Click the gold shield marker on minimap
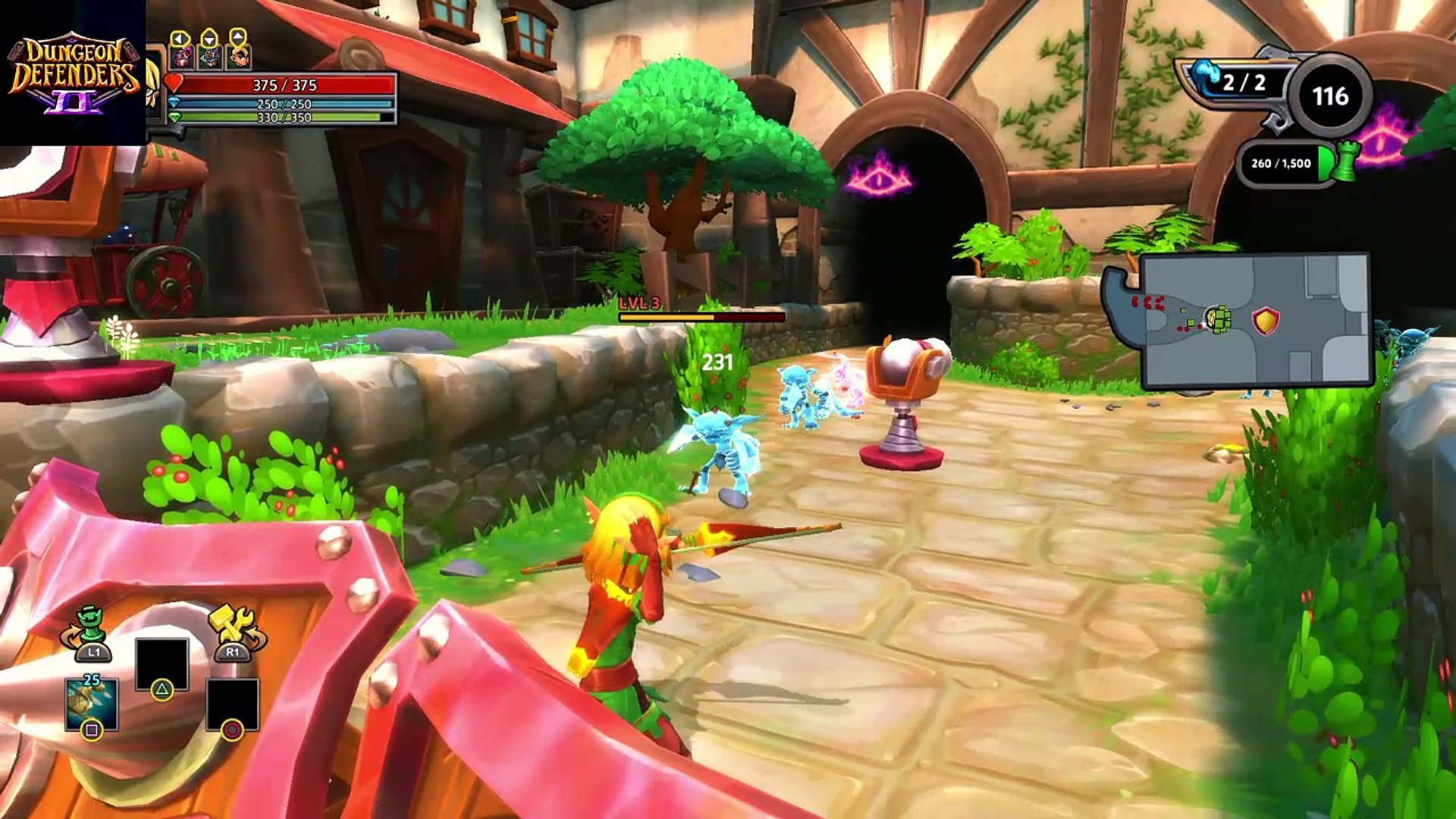The image size is (1456, 819). 1265,321
